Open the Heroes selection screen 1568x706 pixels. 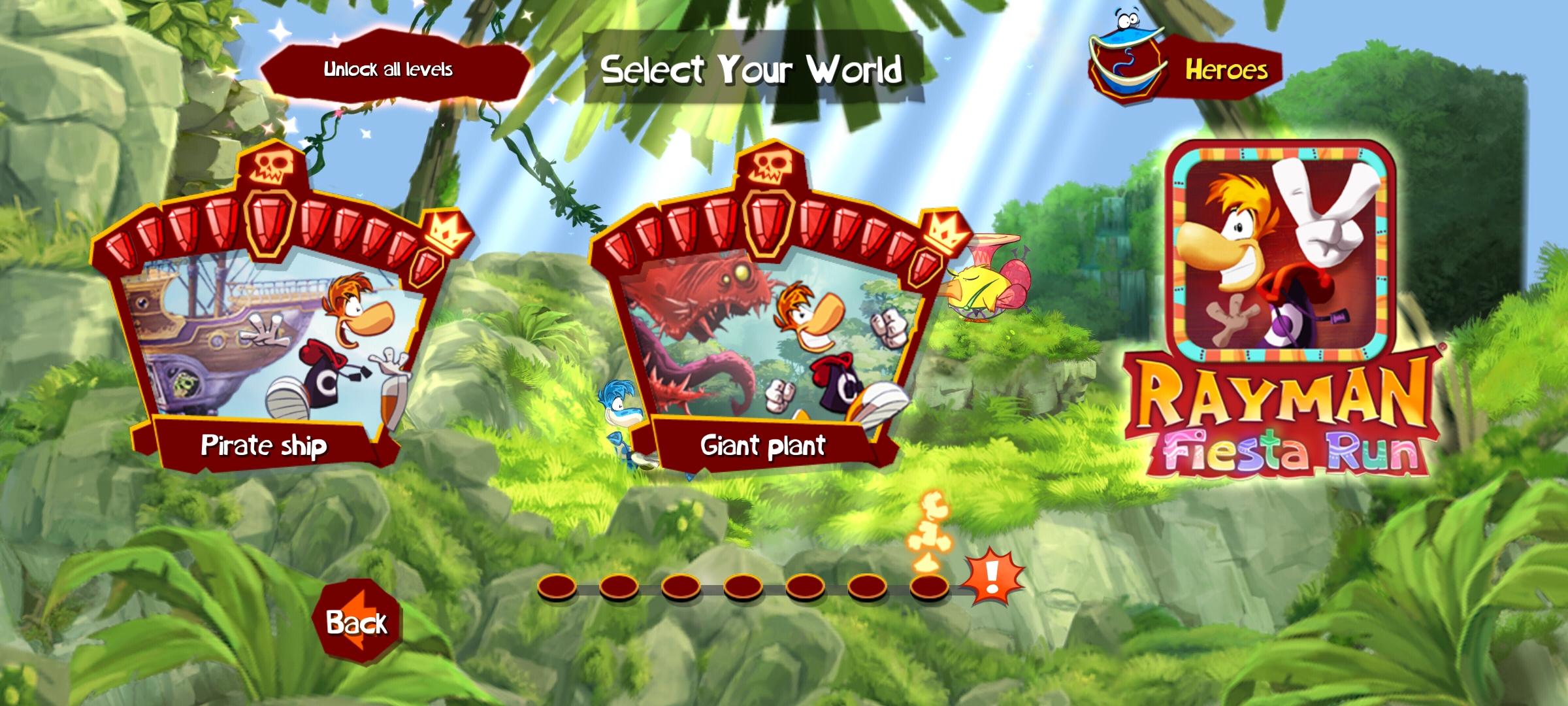pos(1186,69)
